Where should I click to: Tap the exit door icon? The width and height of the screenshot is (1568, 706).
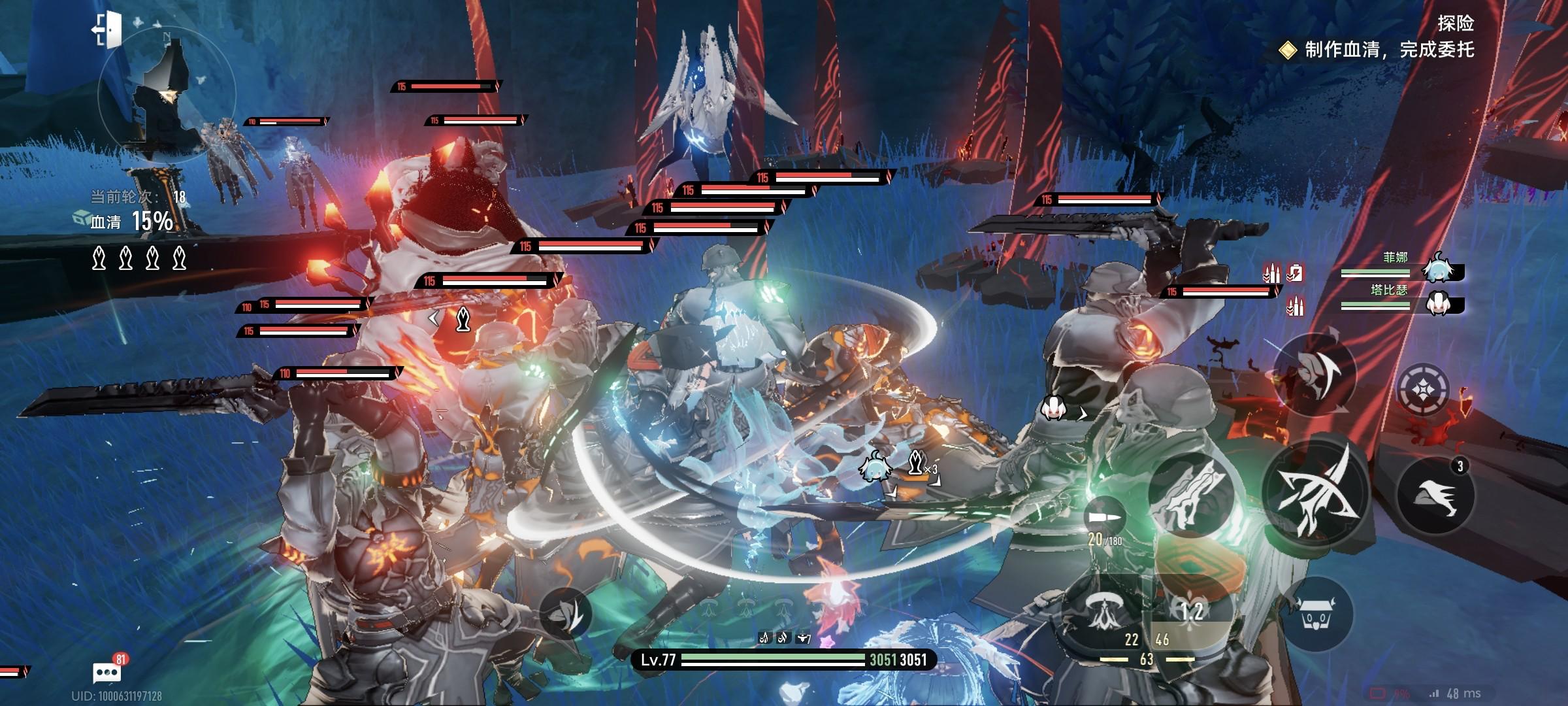click(x=107, y=30)
